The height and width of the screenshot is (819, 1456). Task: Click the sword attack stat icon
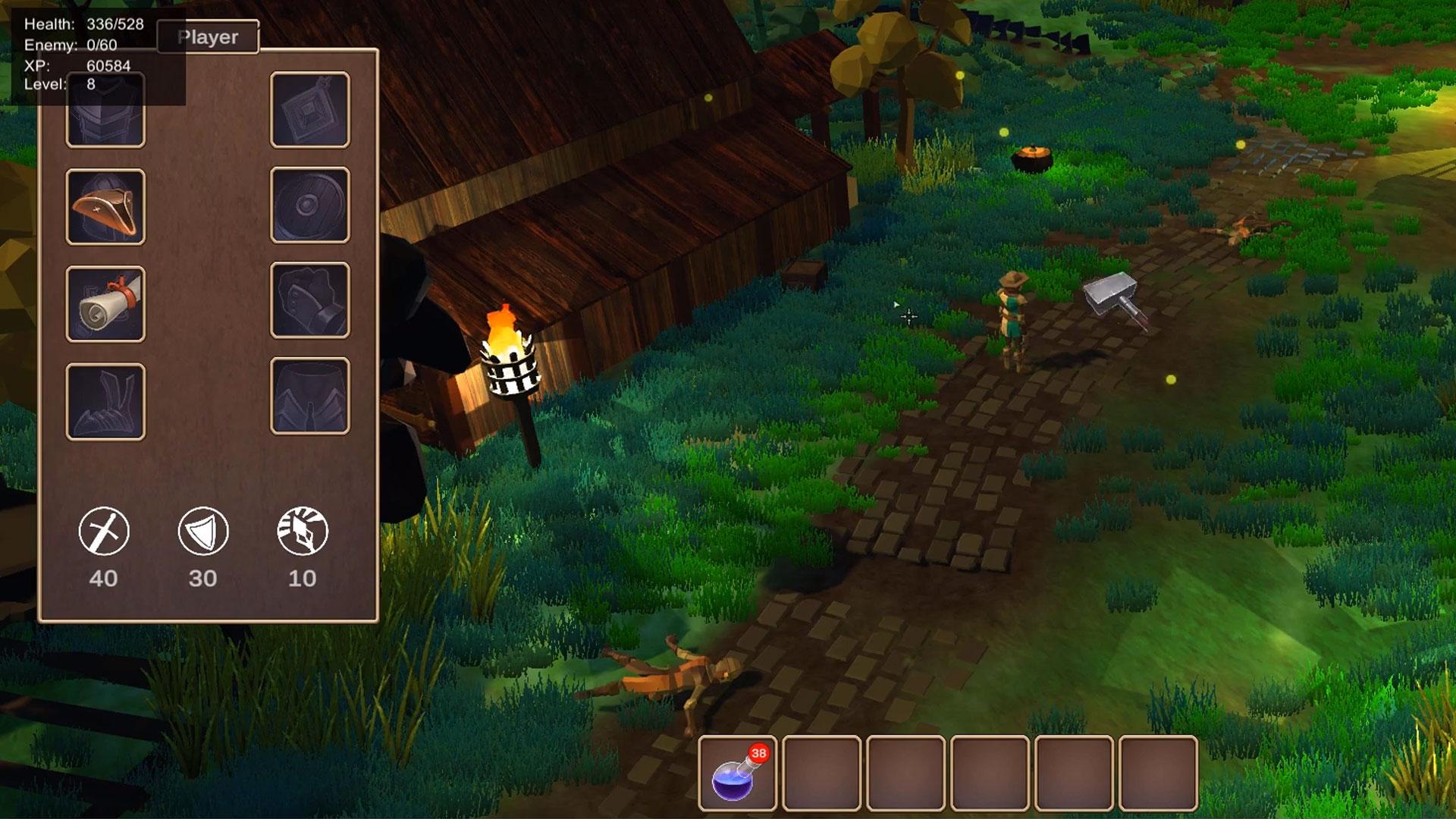click(104, 531)
